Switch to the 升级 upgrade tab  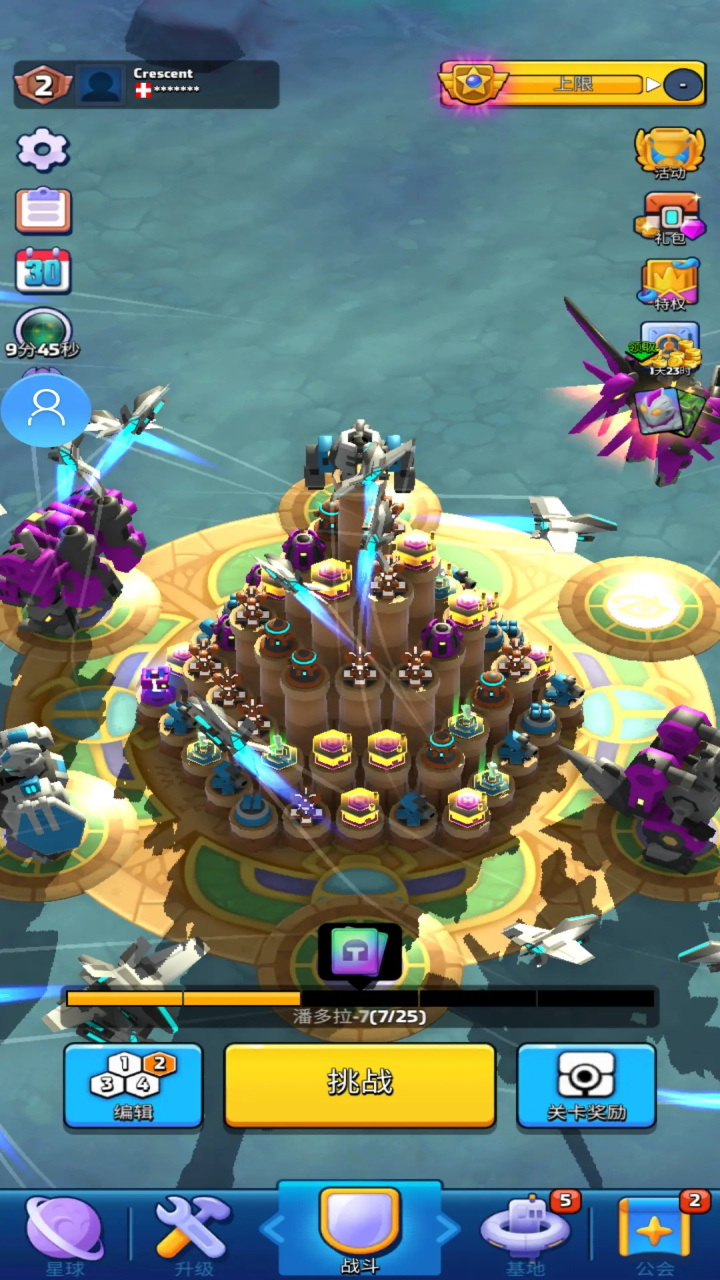click(x=194, y=1232)
